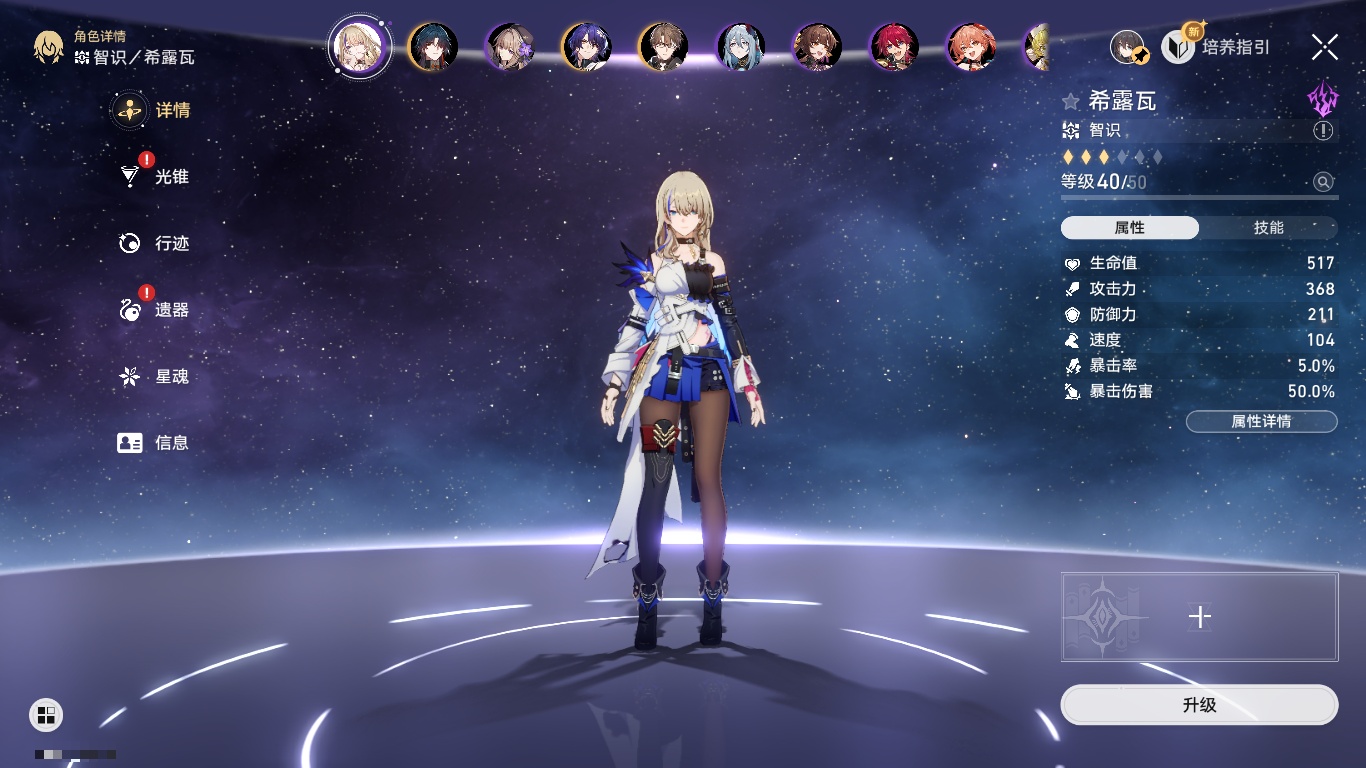The image size is (1366, 768).
Task: Pick the orange-haired character portrait
Action: [x=971, y=47]
